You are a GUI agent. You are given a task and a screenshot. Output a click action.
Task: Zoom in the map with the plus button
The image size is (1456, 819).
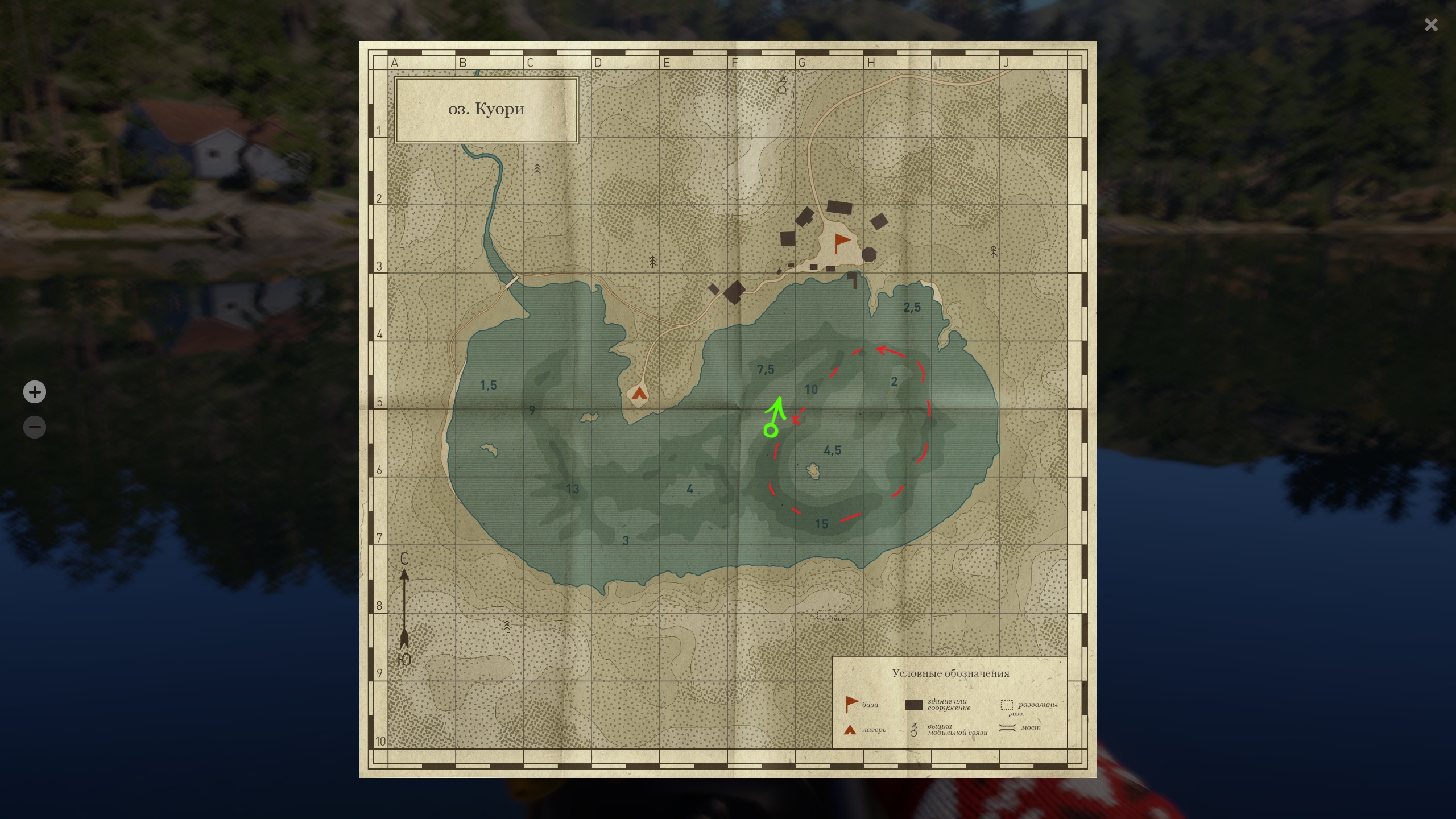click(35, 392)
